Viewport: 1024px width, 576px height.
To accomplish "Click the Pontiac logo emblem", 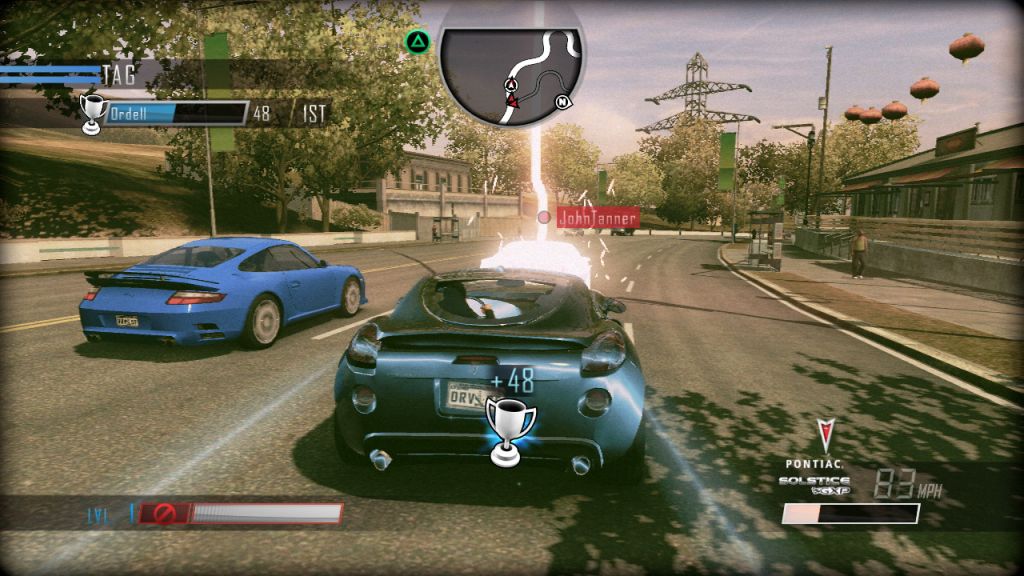I will [x=824, y=436].
